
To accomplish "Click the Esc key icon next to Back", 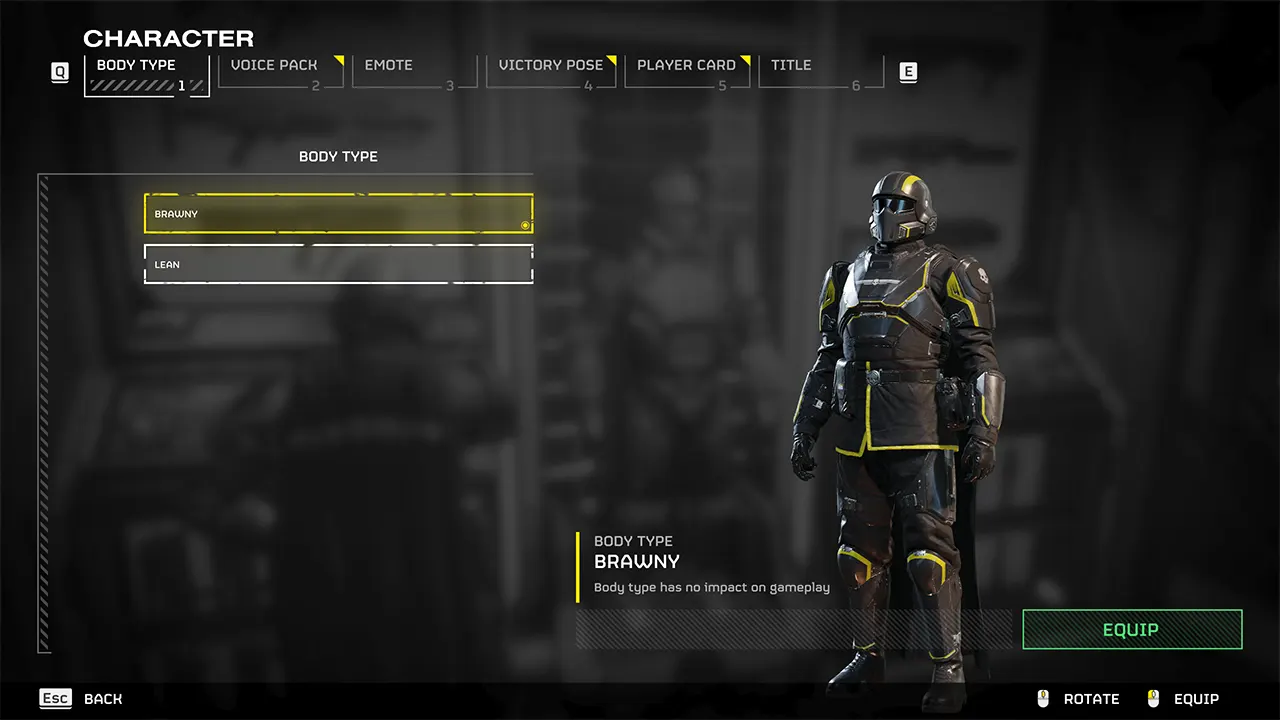I will [x=55, y=698].
